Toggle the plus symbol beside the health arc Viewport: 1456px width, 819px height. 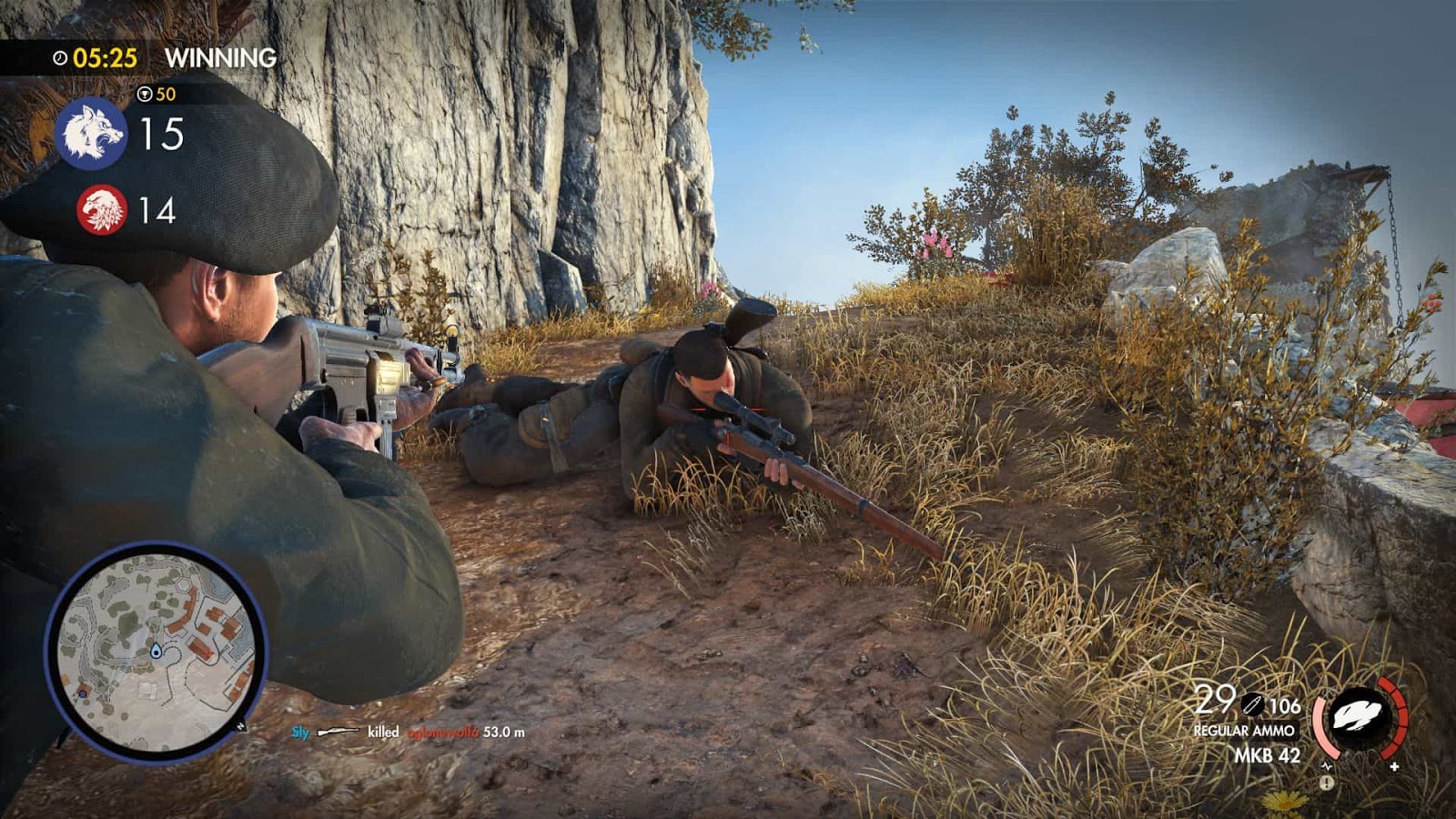click(x=1393, y=767)
